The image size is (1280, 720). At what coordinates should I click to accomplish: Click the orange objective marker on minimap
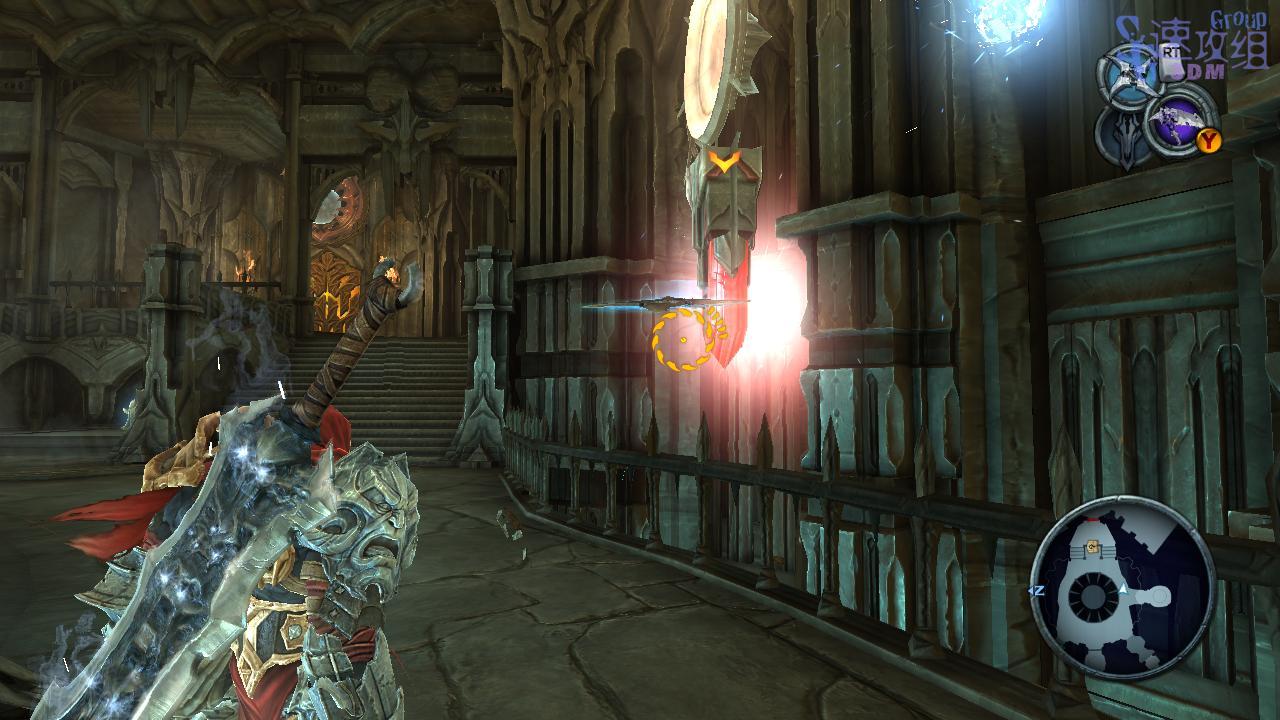[x=1094, y=546]
